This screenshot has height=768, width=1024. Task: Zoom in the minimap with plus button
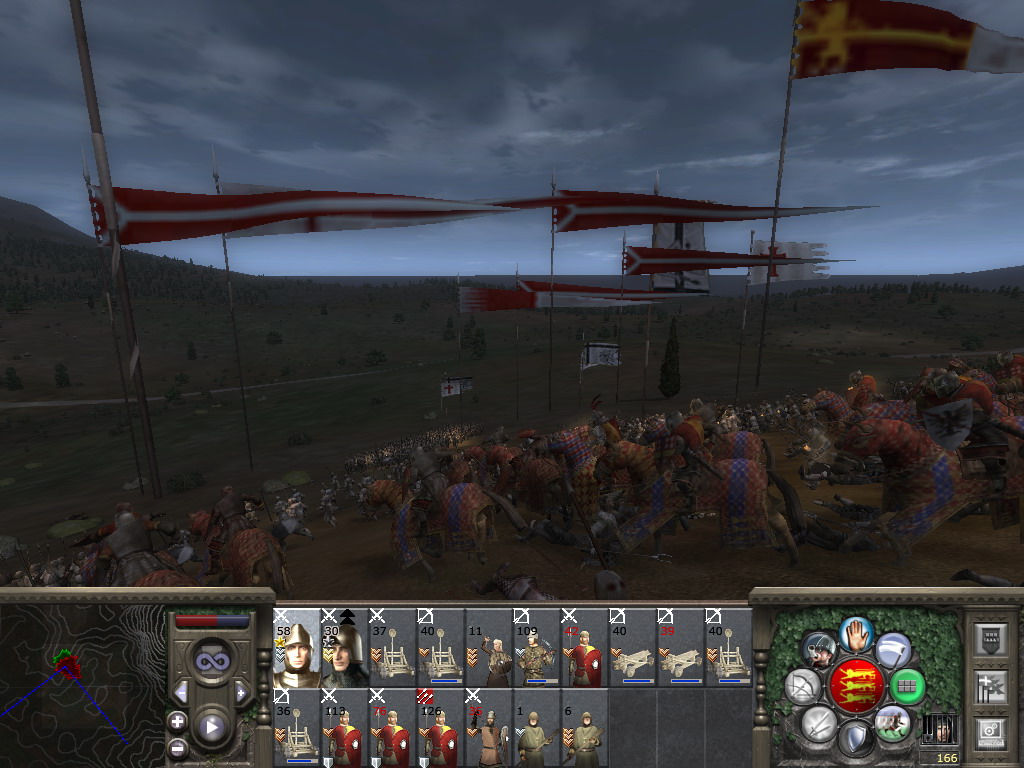(x=177, y=721)
